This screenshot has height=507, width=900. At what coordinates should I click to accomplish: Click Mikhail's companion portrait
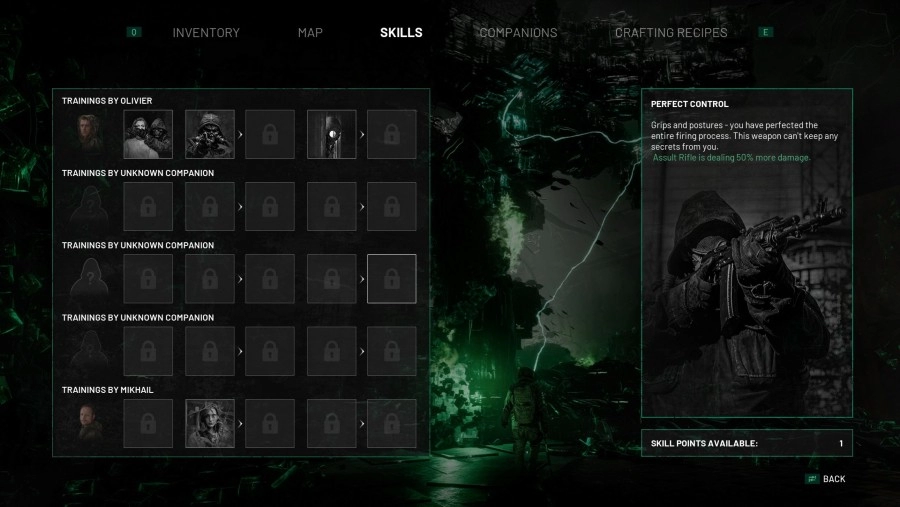click(x=87, y=423)
